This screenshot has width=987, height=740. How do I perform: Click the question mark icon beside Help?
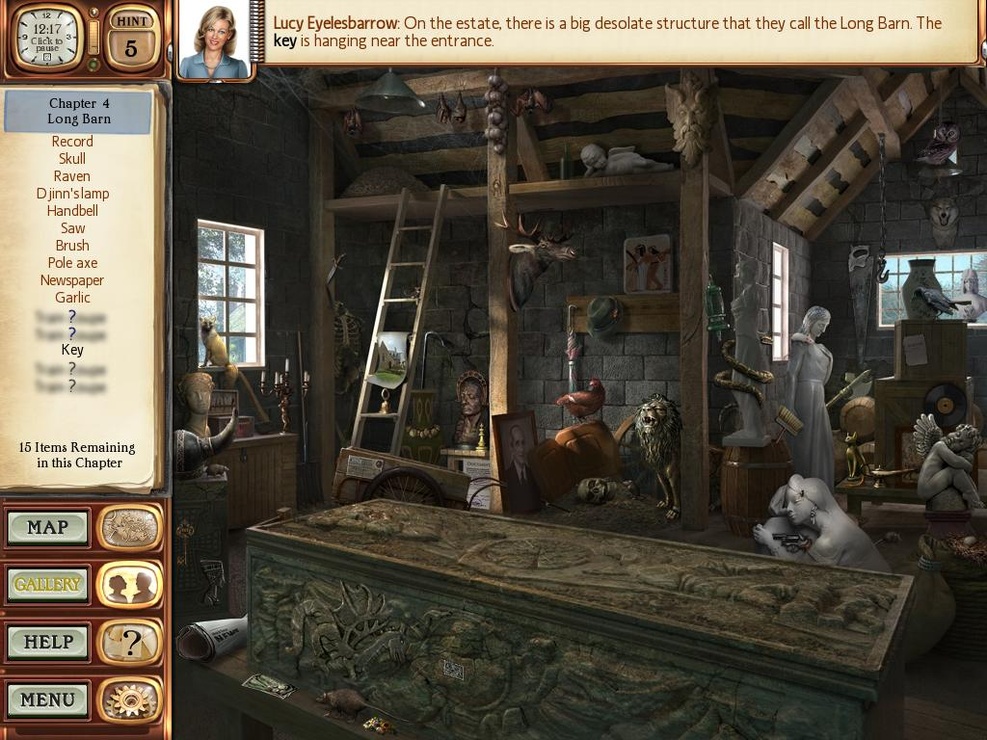point(130,642)
